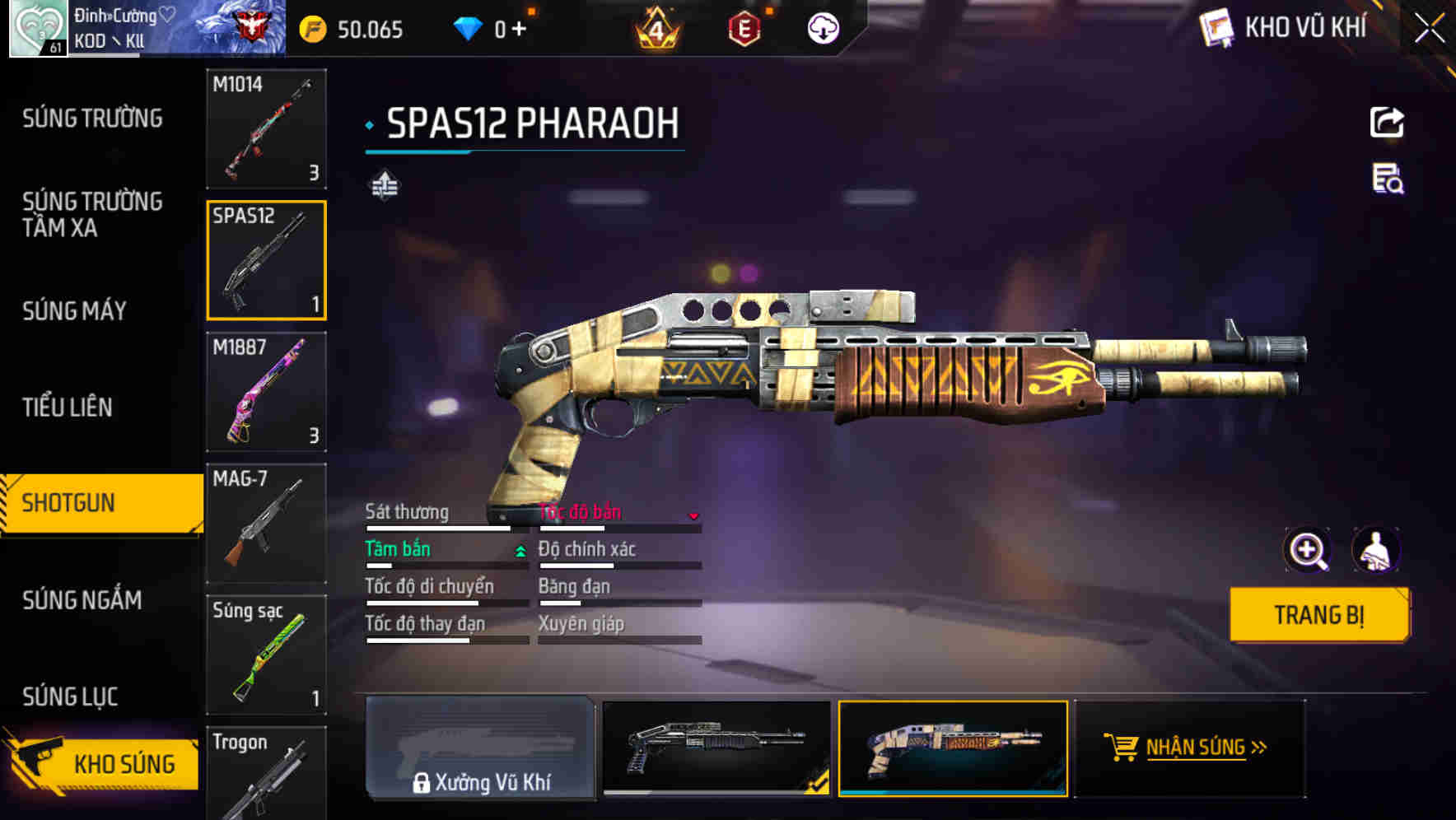Click the weapon skin sort icon below SPAS12 PHARAOH
Image resolution: width=1456 pixels, height=820 pixels.
pyautogui.click(x=384, y=185)
